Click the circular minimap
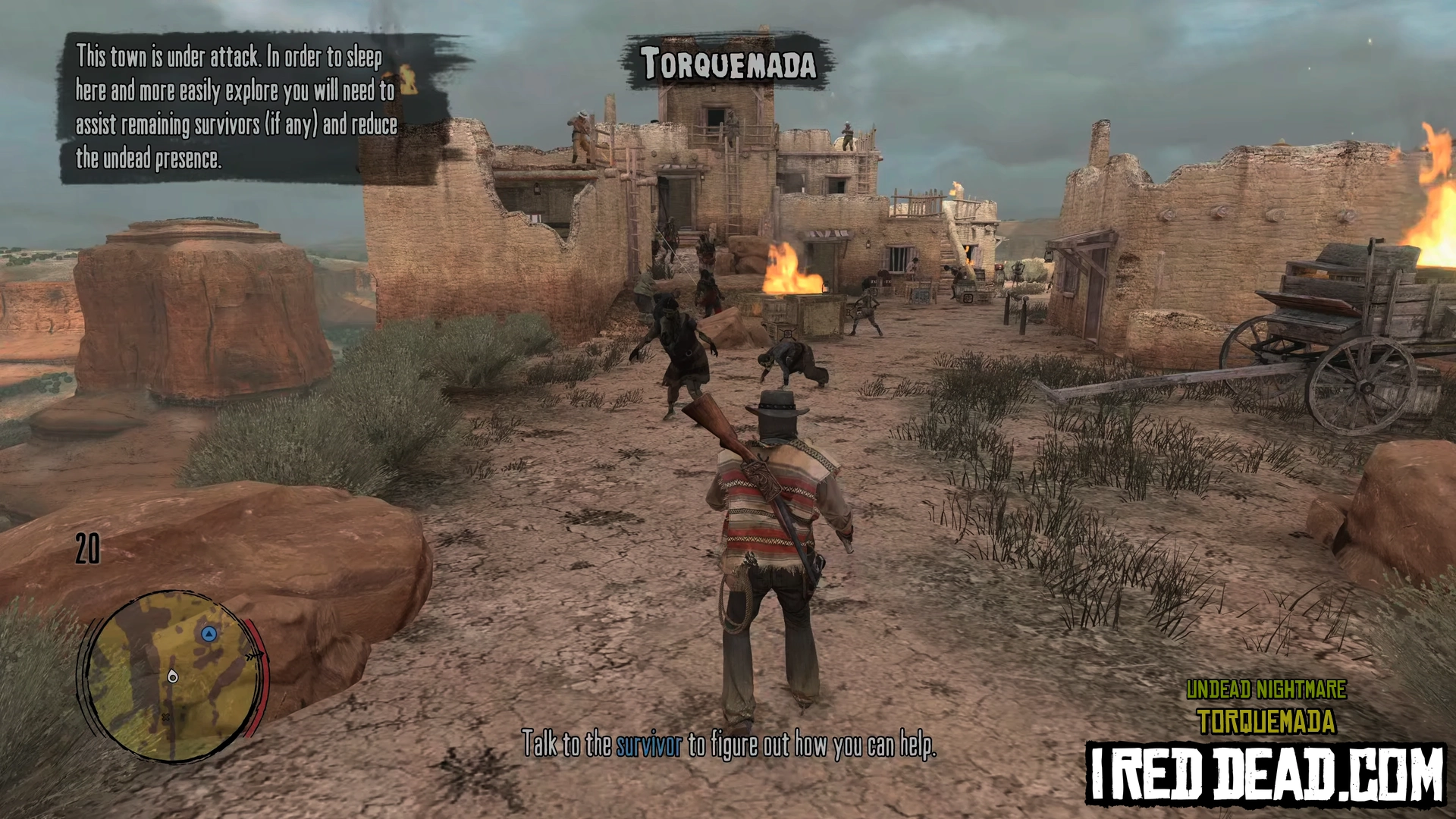Image resolution: width=1456 pixels, height=819 pixels. 171,675
